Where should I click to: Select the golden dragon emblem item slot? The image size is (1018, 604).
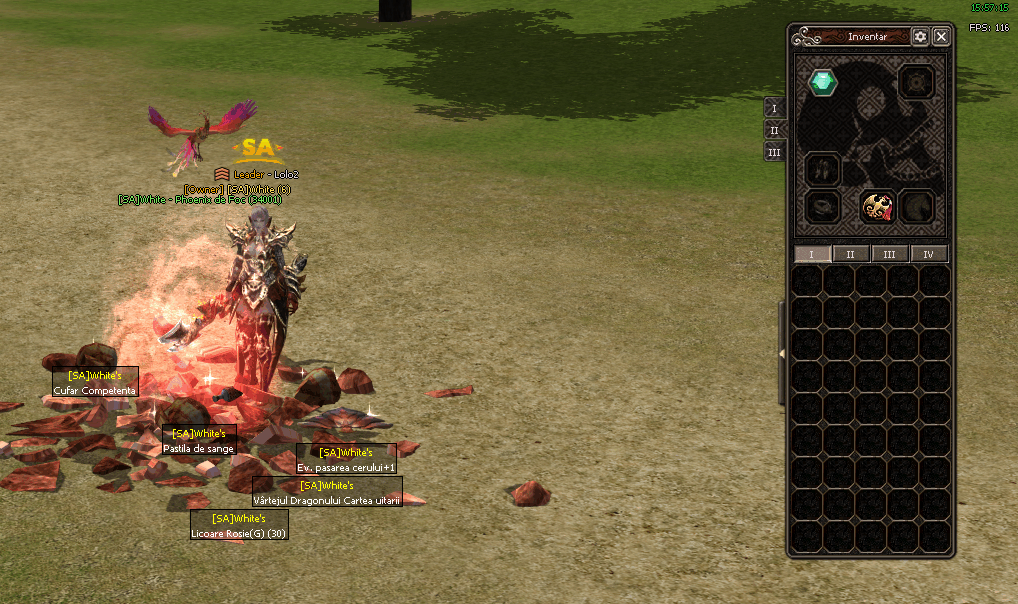click(877, 208)
